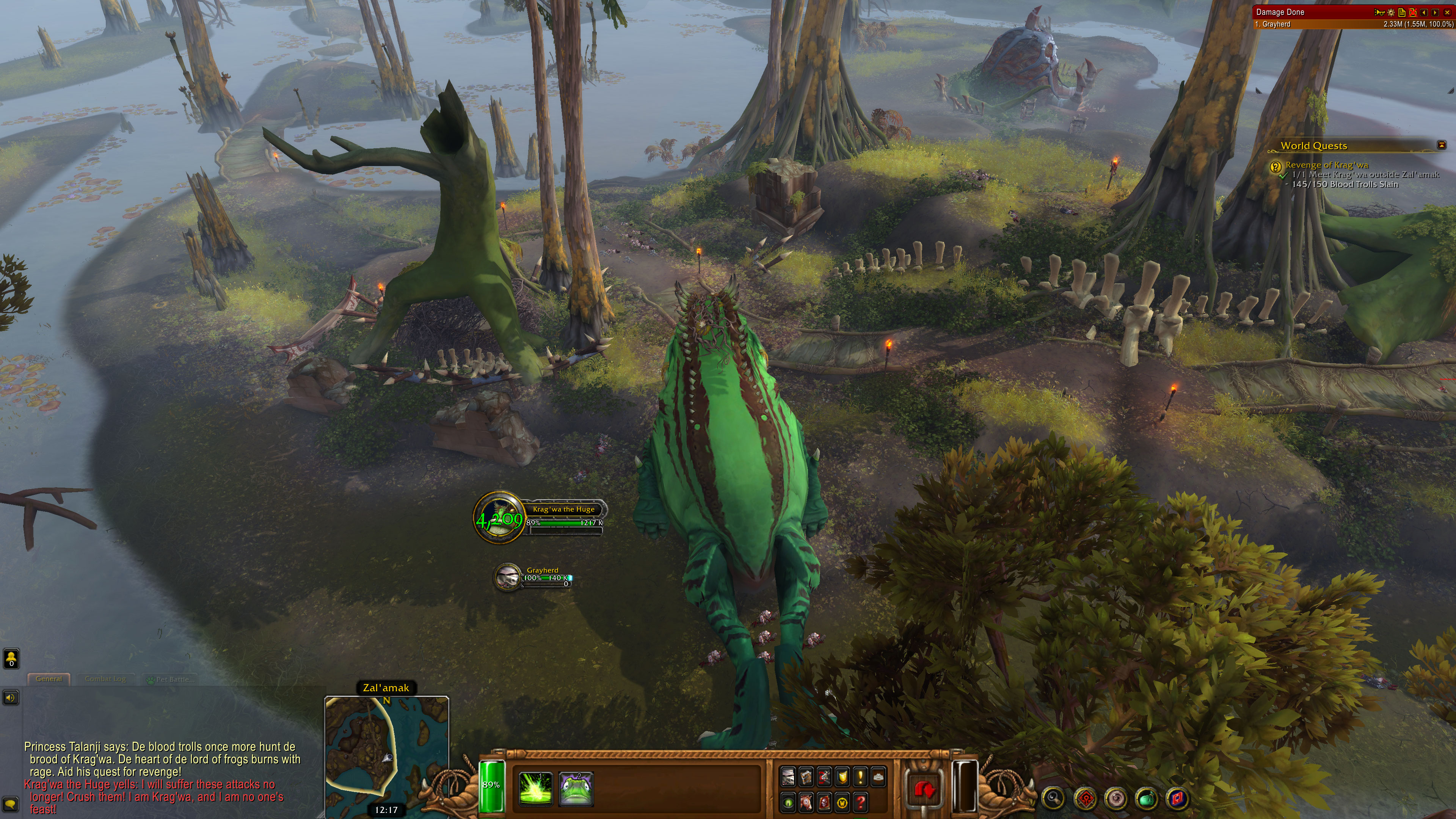Select the Revenge of Krag'wa world quest
The image size is (1456, 819).
point(1327,165)
